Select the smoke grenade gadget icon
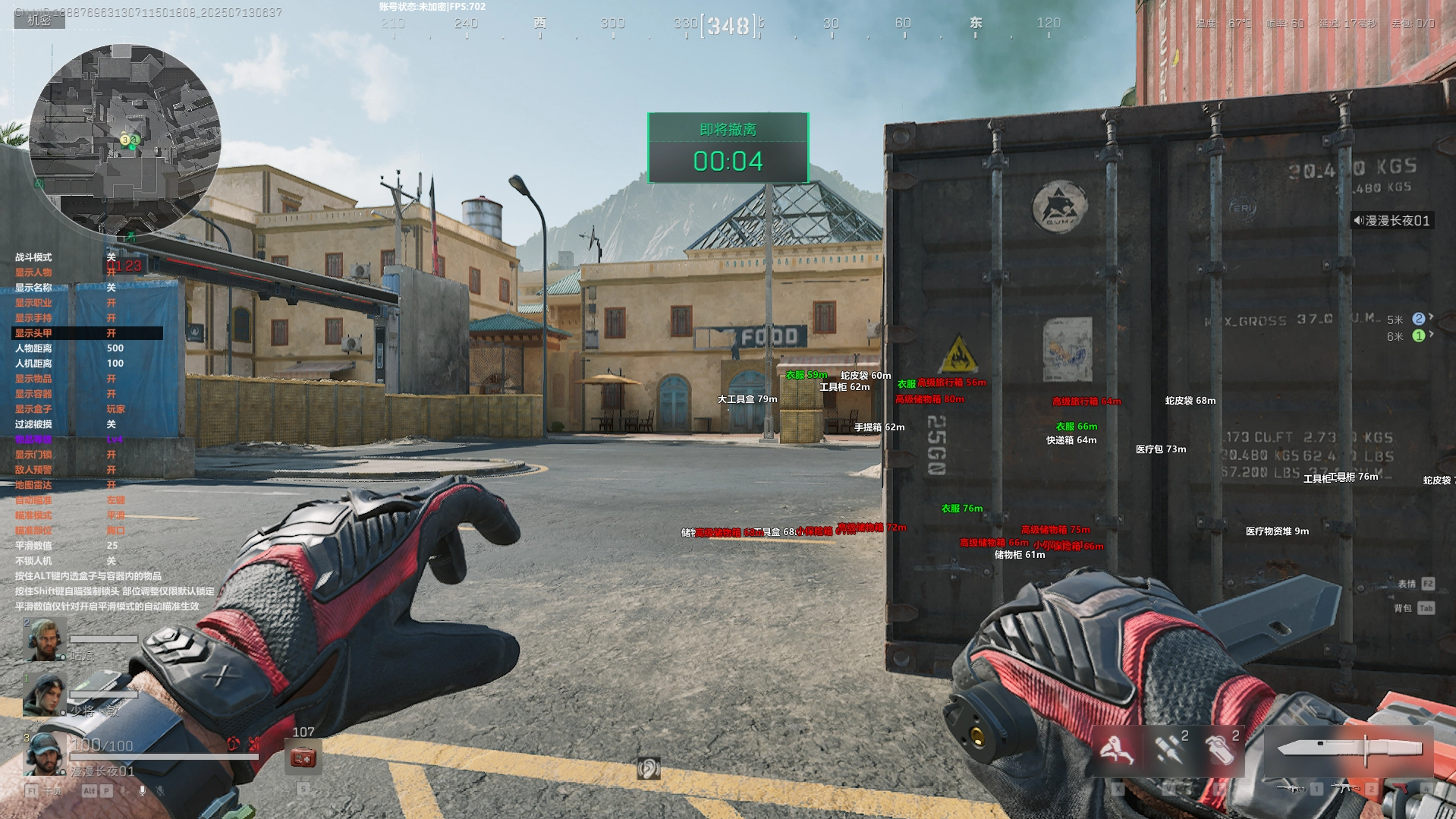 pyautogui.click(x=1219, y=749)
